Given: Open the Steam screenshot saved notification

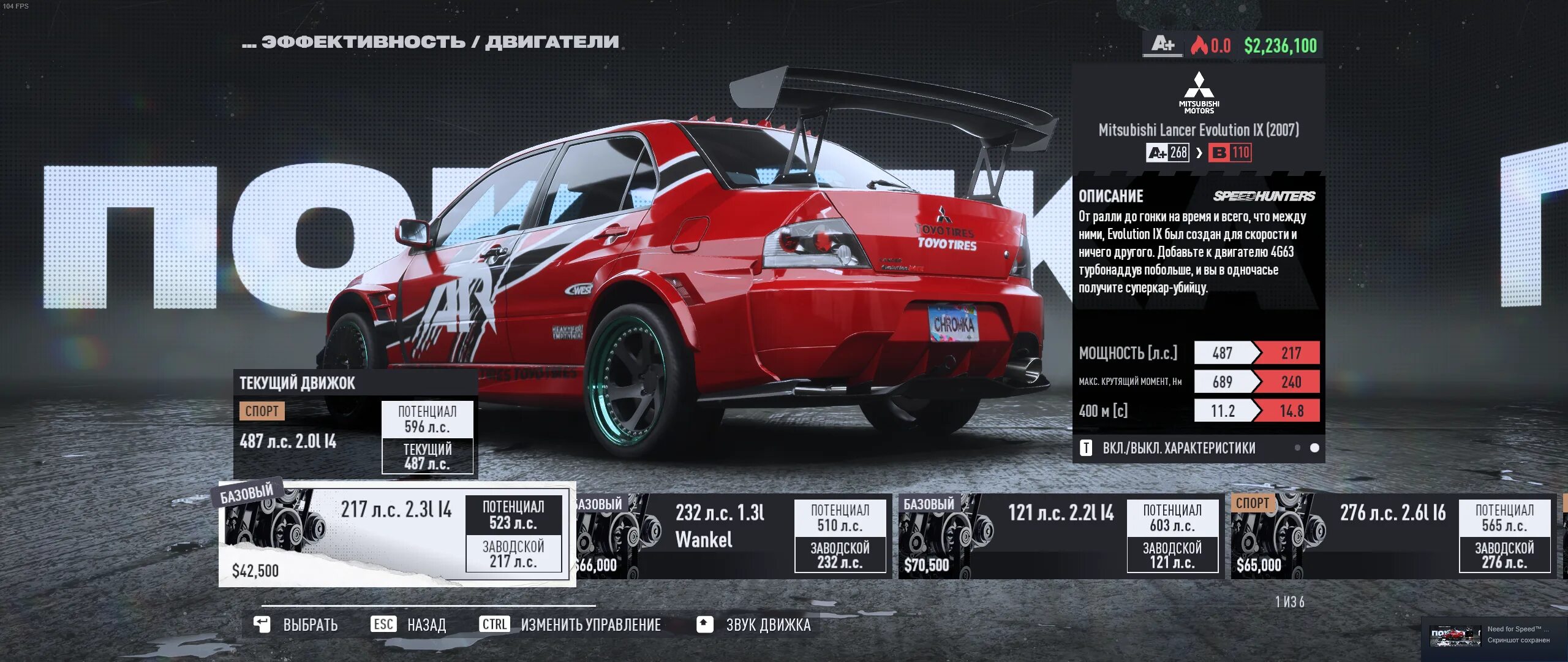Looking at the screenshot, I should click(1493, 635).
